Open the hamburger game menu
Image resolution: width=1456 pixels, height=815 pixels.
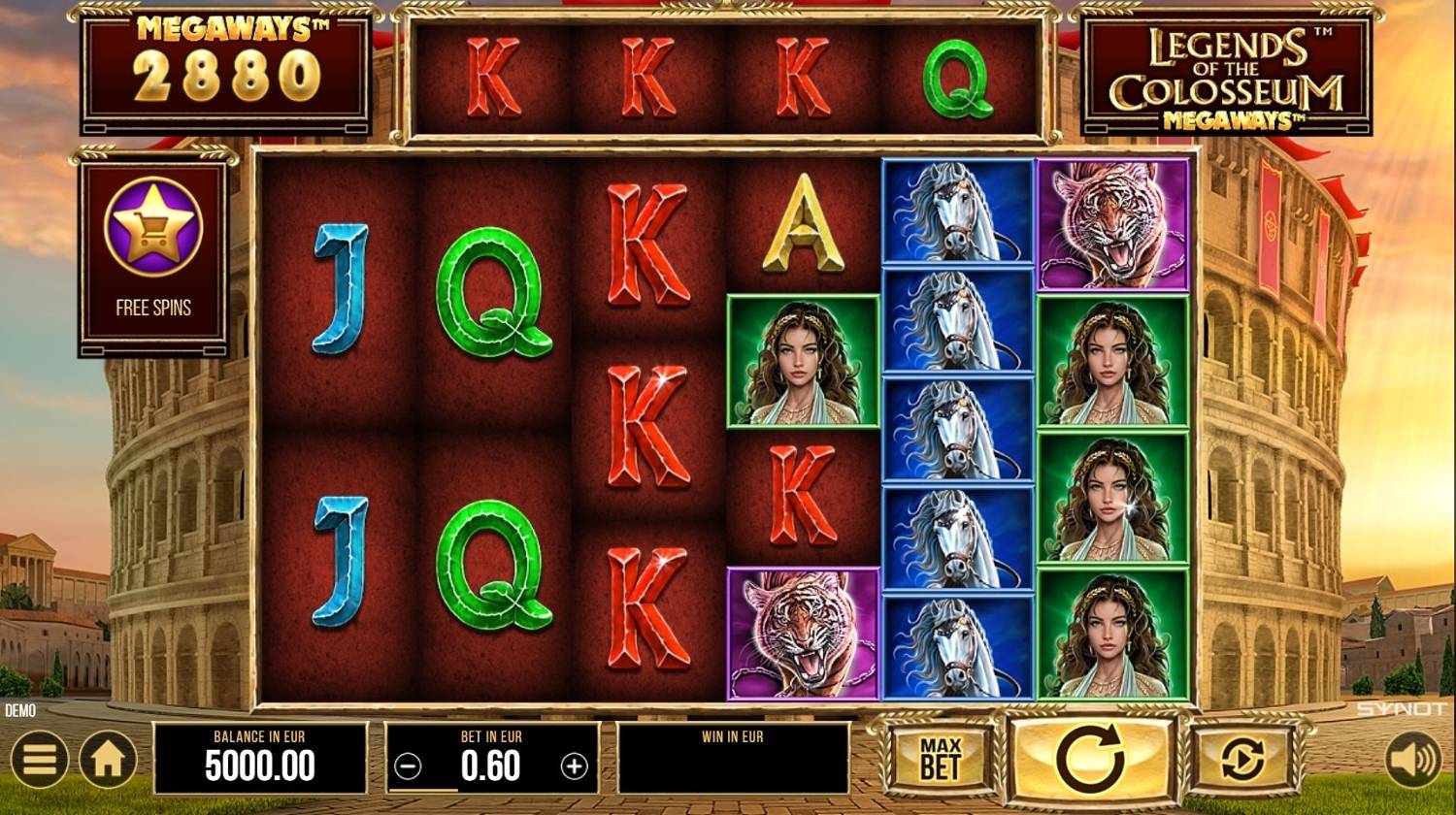(x=39, y=760)
